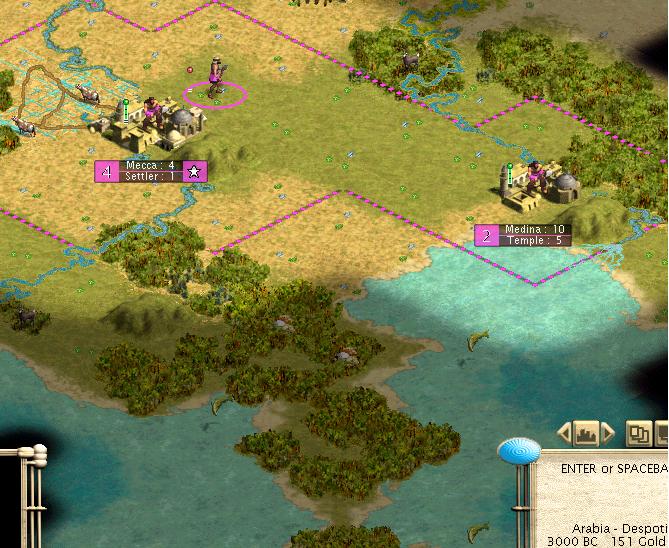Click the right arrow beside the city icon
The width and height of the screenshot is (669, 548).
pyautogui.click(x=607, y=434)
